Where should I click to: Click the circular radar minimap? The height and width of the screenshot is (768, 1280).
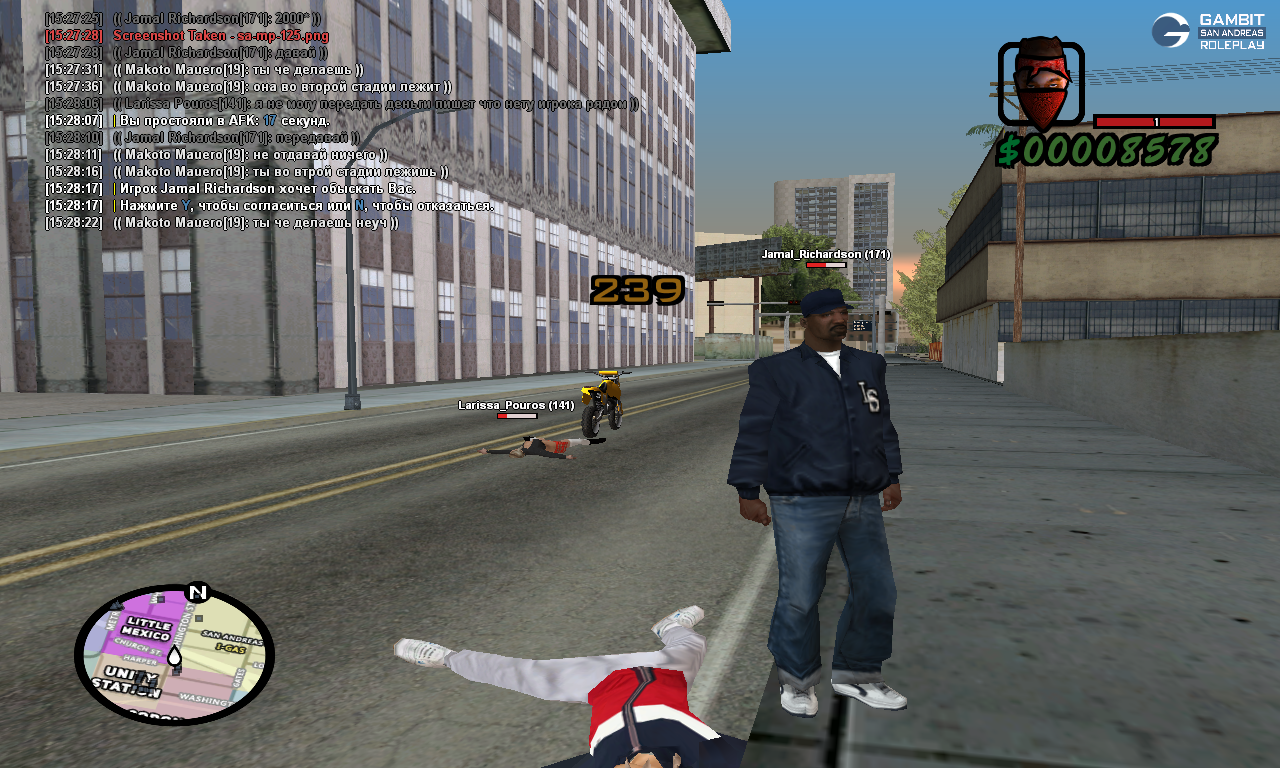pyautogui.click(x=174, y=656)
